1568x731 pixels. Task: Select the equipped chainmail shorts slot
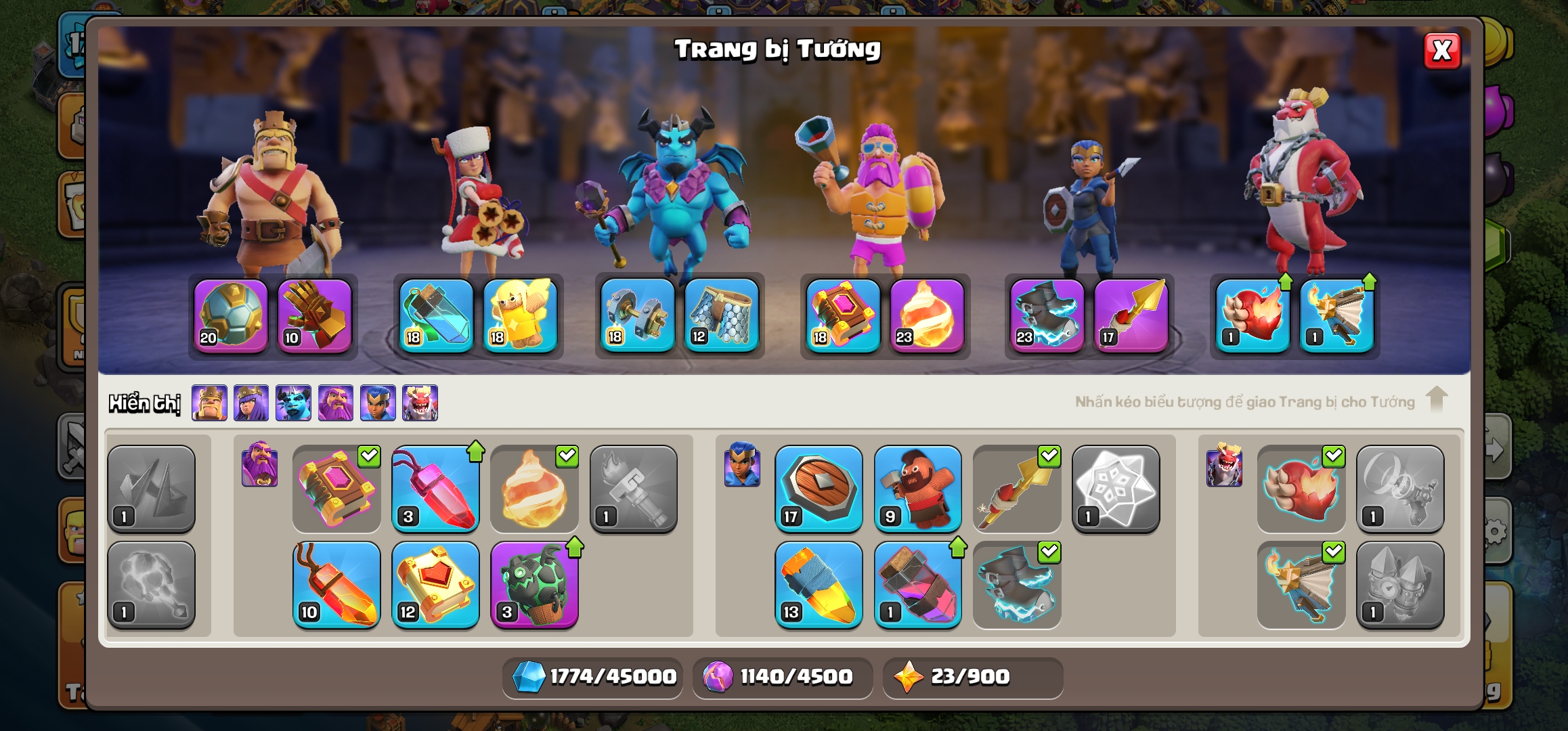[x=722, y=316]
